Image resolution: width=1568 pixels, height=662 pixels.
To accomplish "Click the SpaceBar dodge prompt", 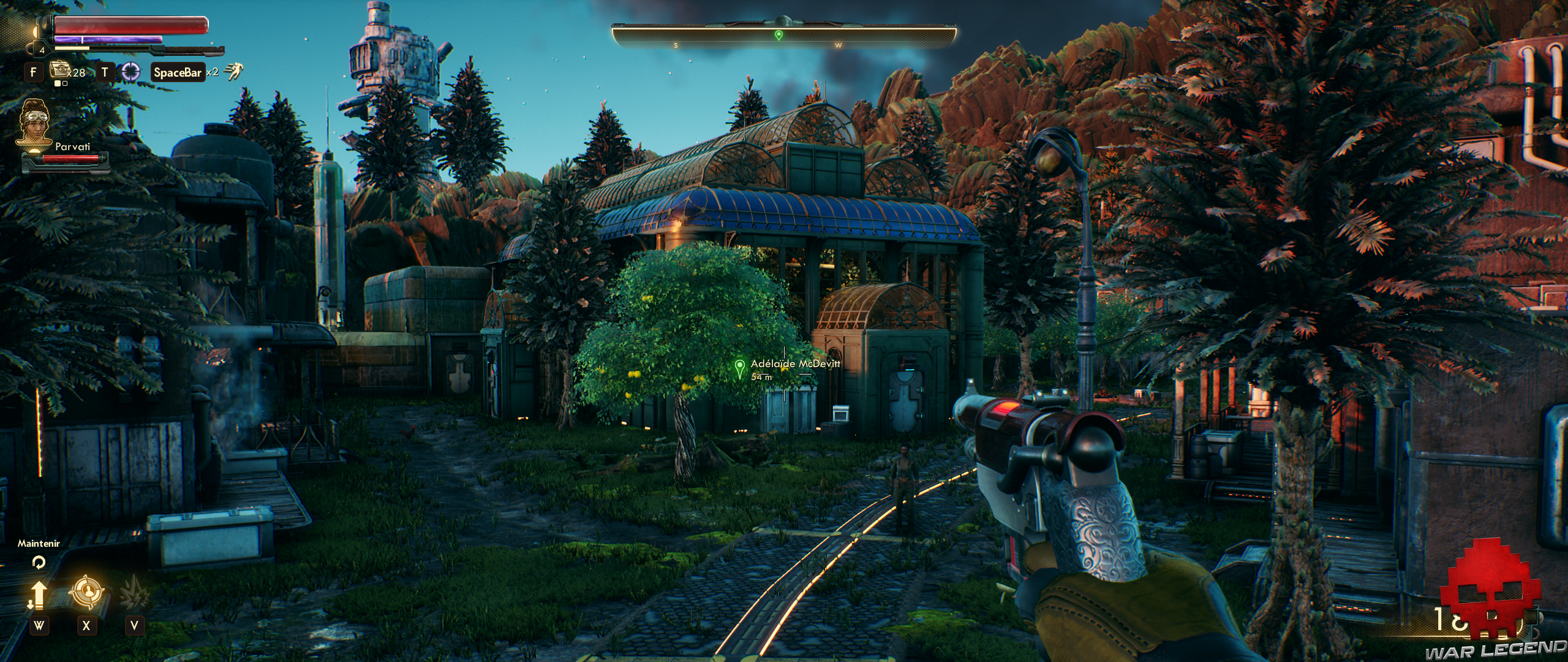I will point(176,70).
